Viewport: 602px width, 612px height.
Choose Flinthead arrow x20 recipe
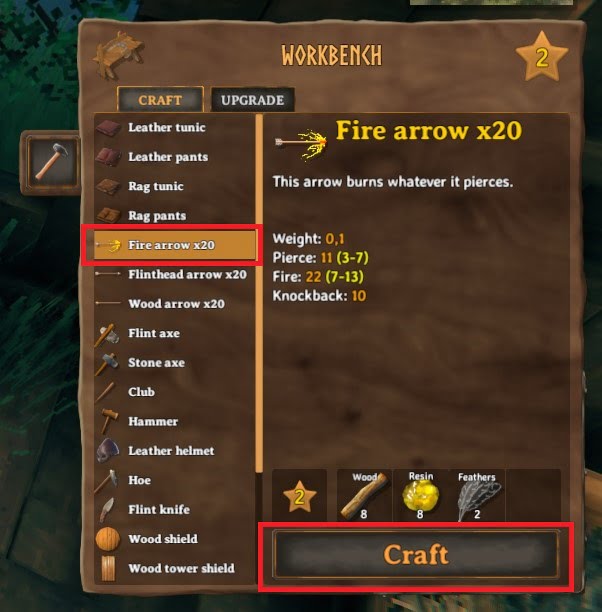coord(187,274)
